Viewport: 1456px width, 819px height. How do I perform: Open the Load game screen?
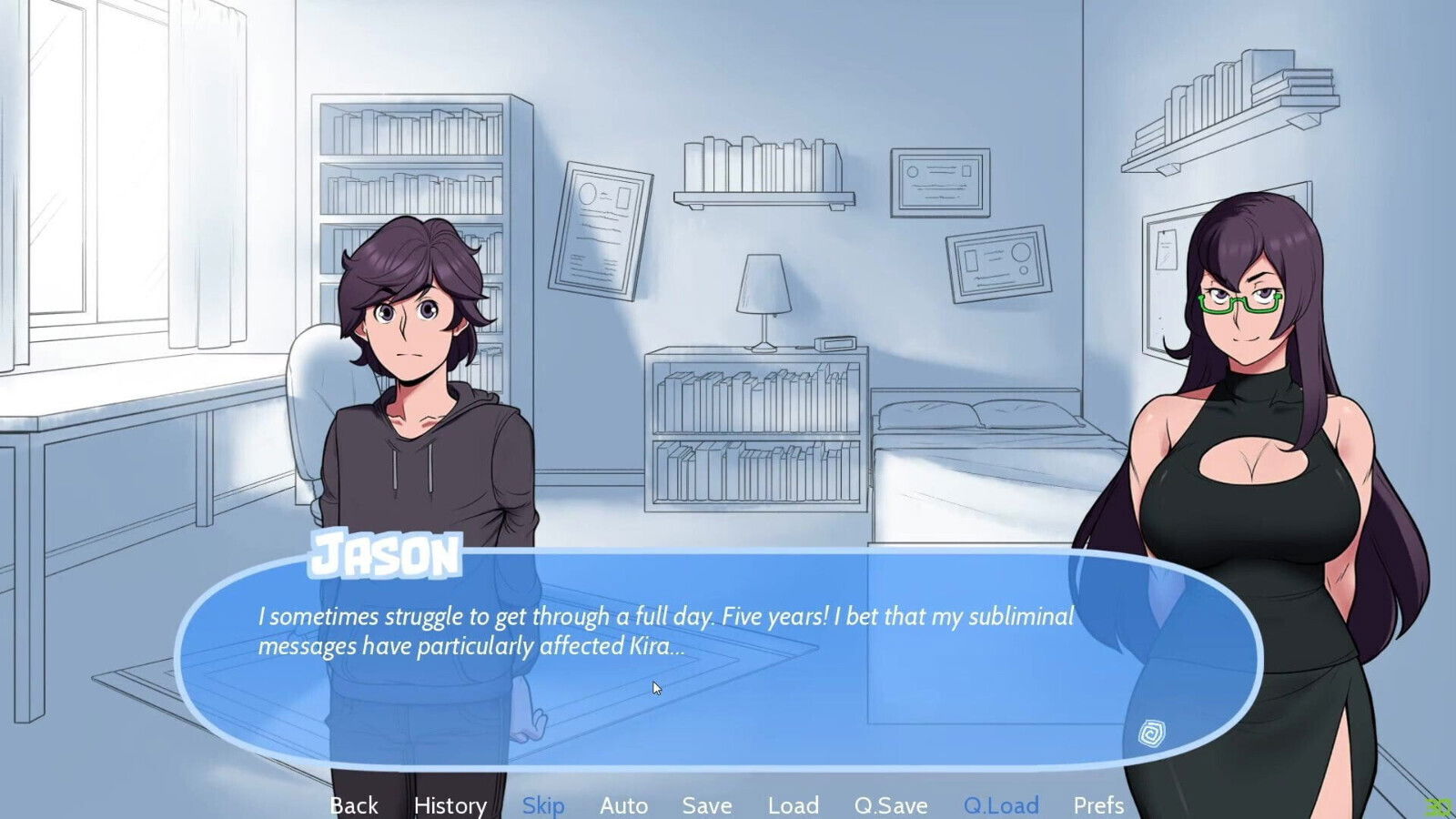tap(793, 805)
